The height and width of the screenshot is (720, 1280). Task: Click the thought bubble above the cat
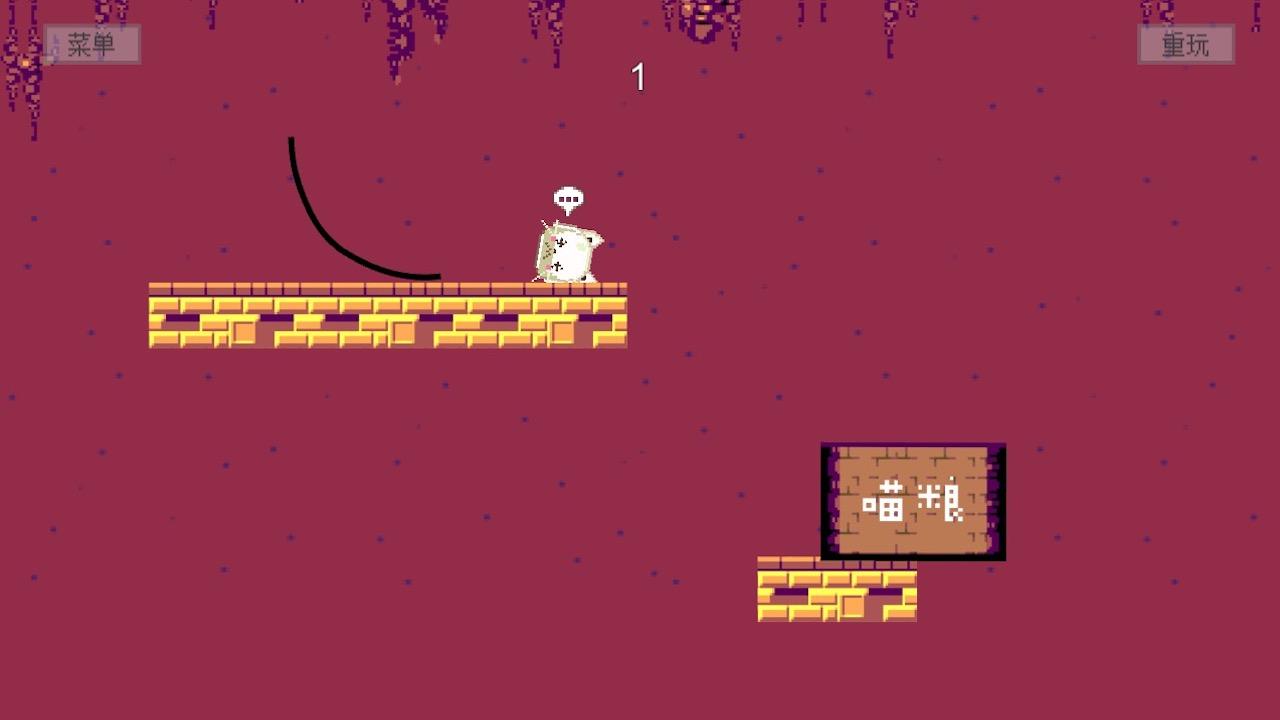tap(568, 198)
